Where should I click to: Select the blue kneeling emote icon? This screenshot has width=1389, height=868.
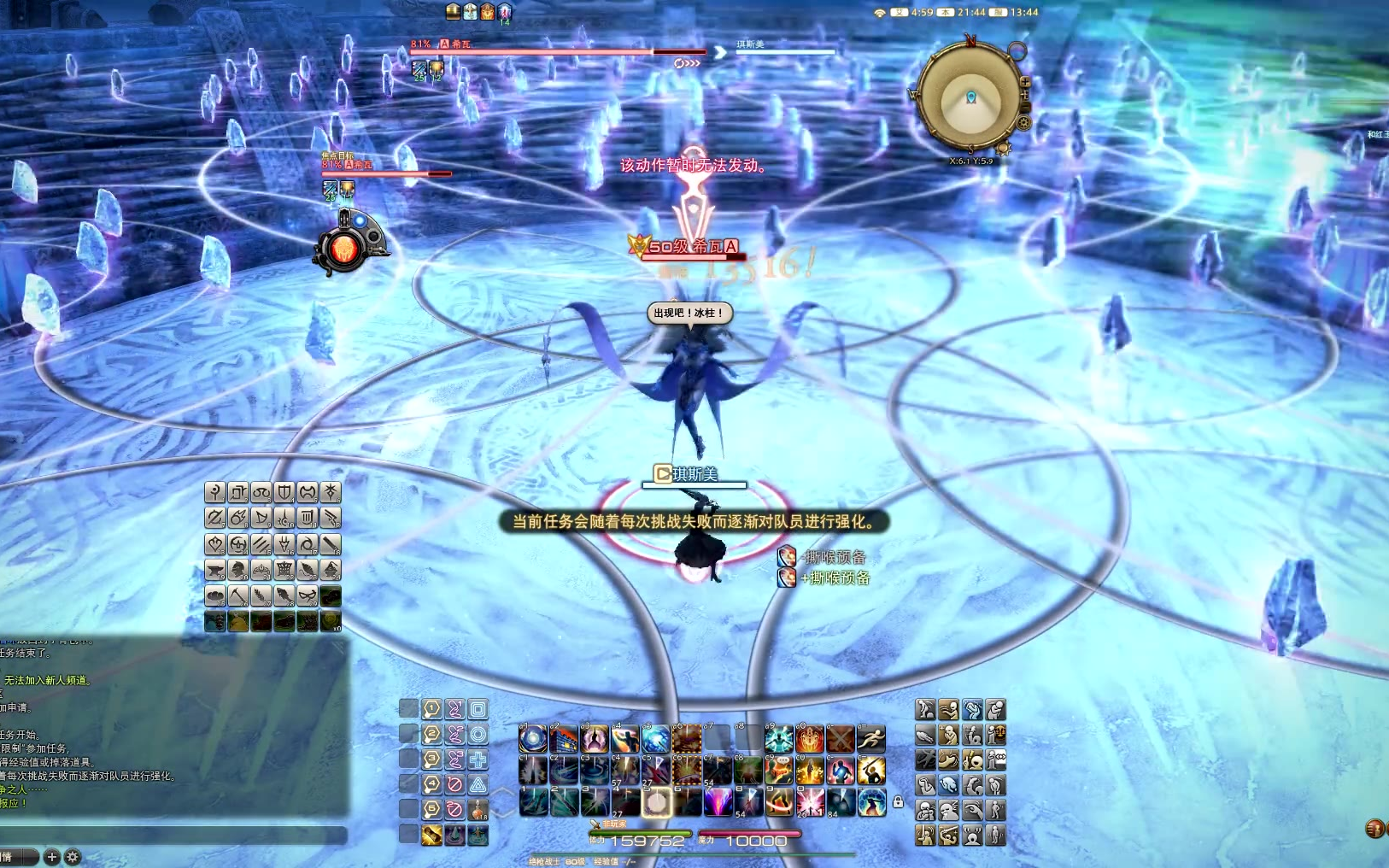pyautogui.click(x=947, y=785)
